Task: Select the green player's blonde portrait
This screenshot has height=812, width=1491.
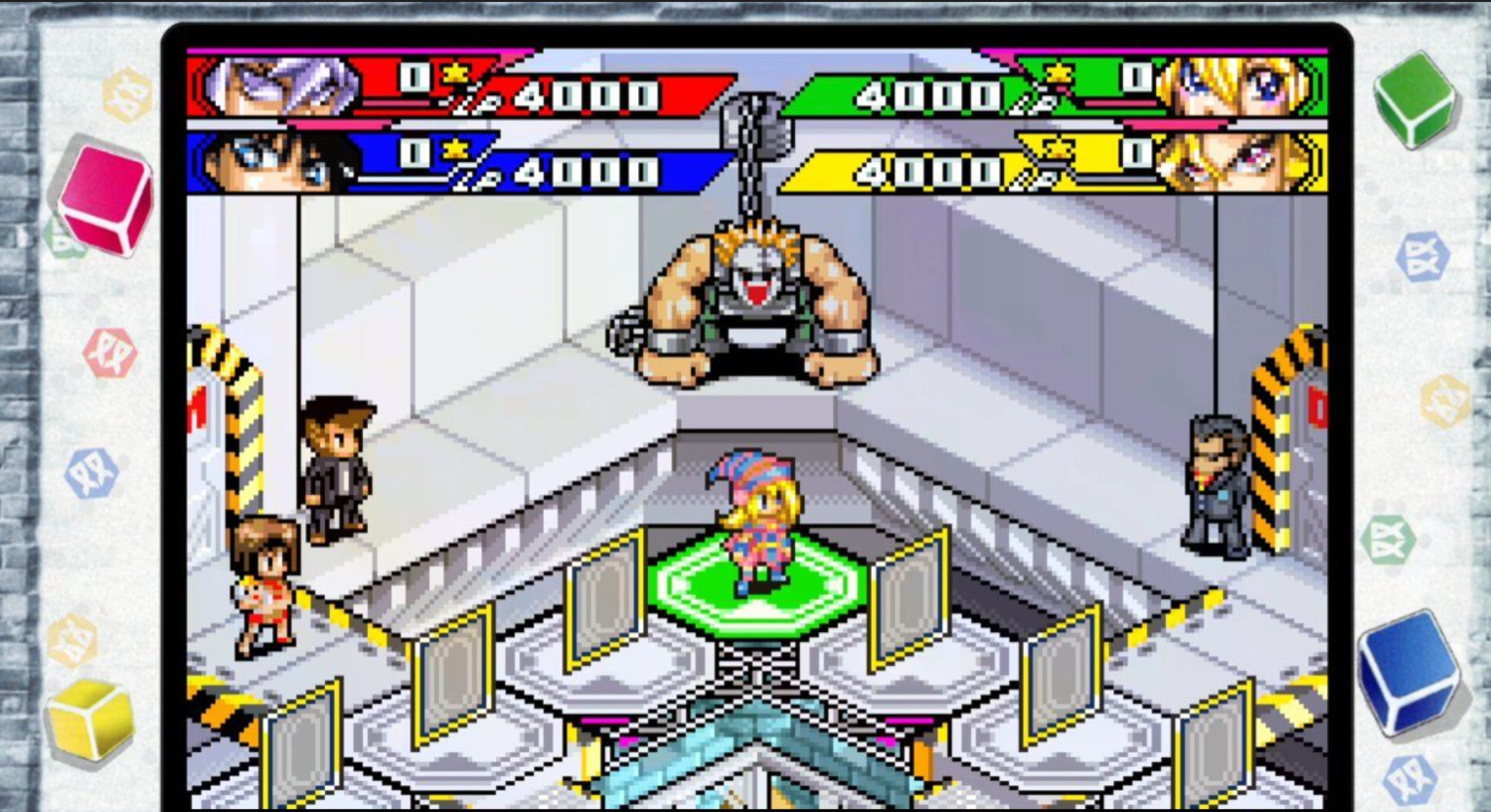Action: [1233, 85]
